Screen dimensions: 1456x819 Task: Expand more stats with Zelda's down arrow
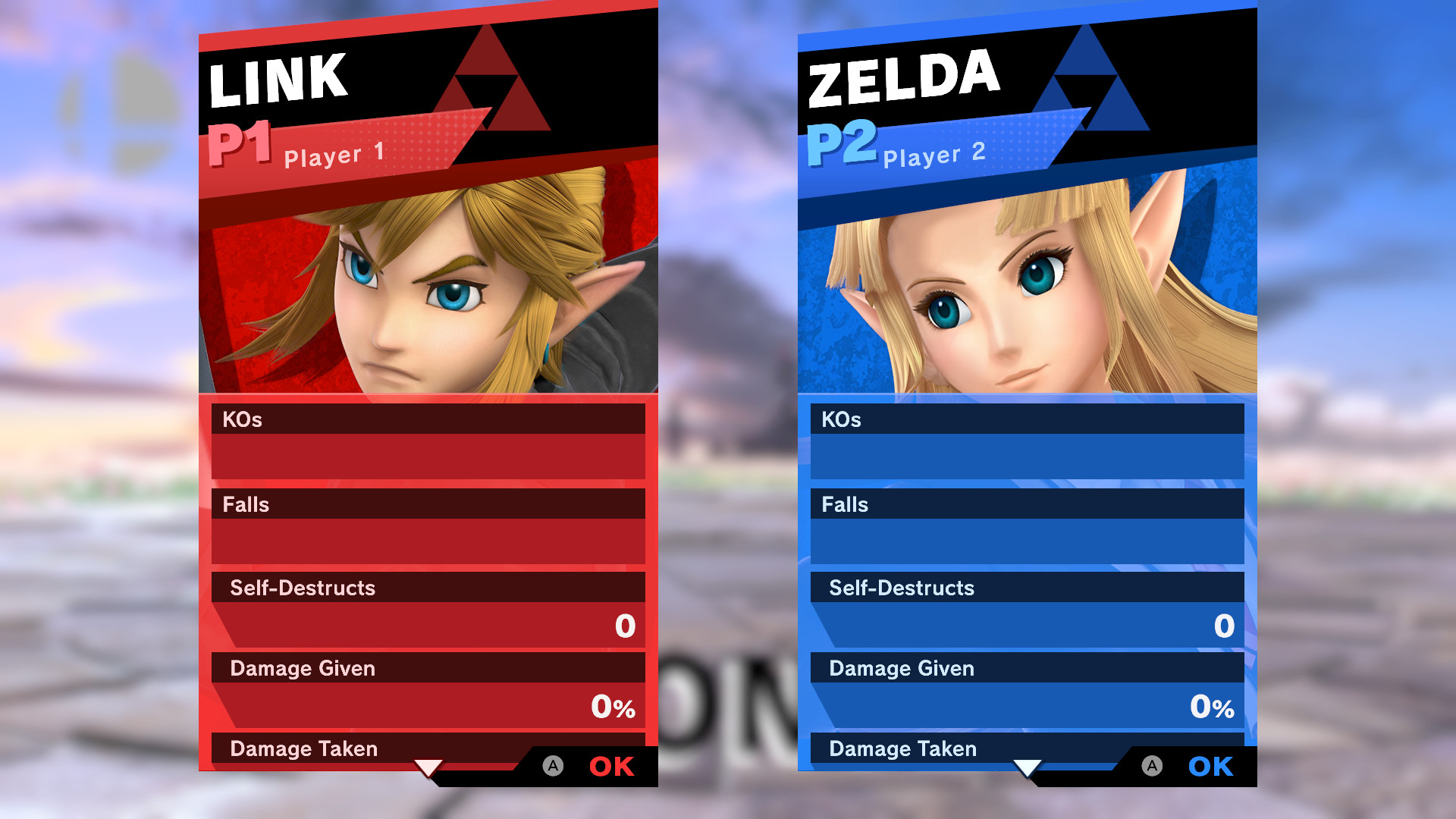(1028, 767)
